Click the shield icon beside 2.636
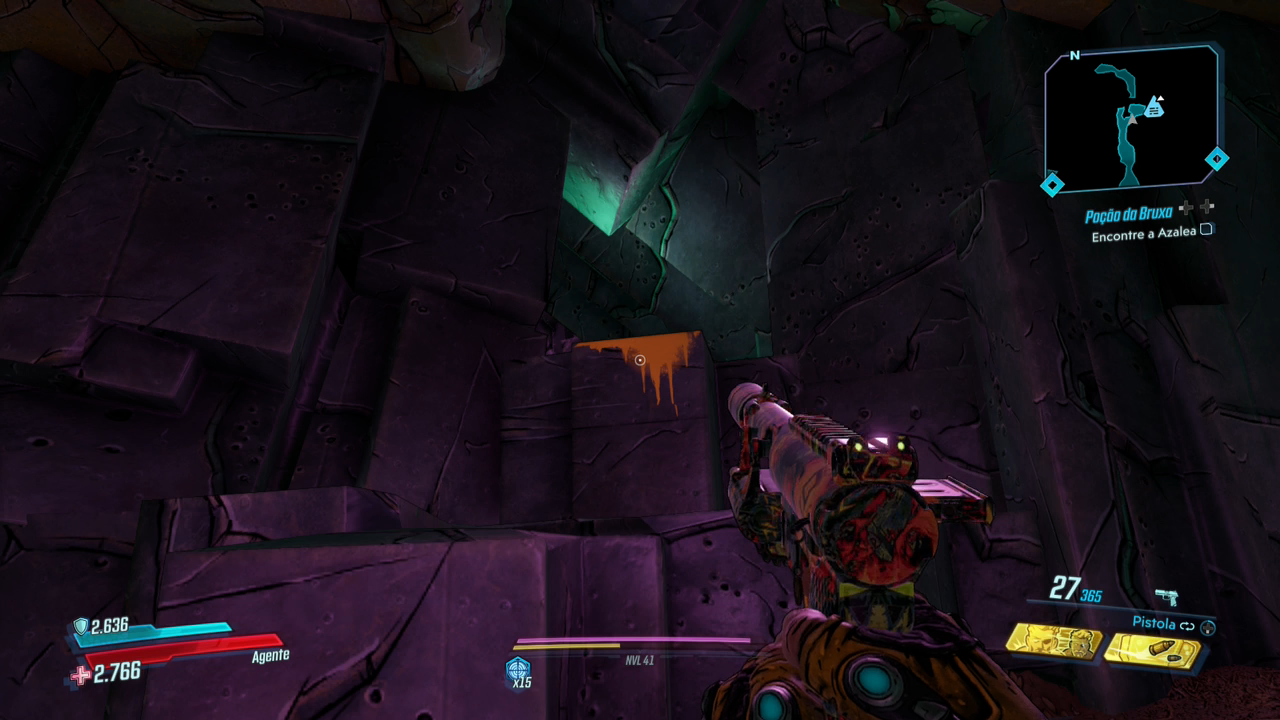 click(x=80, y=626)
